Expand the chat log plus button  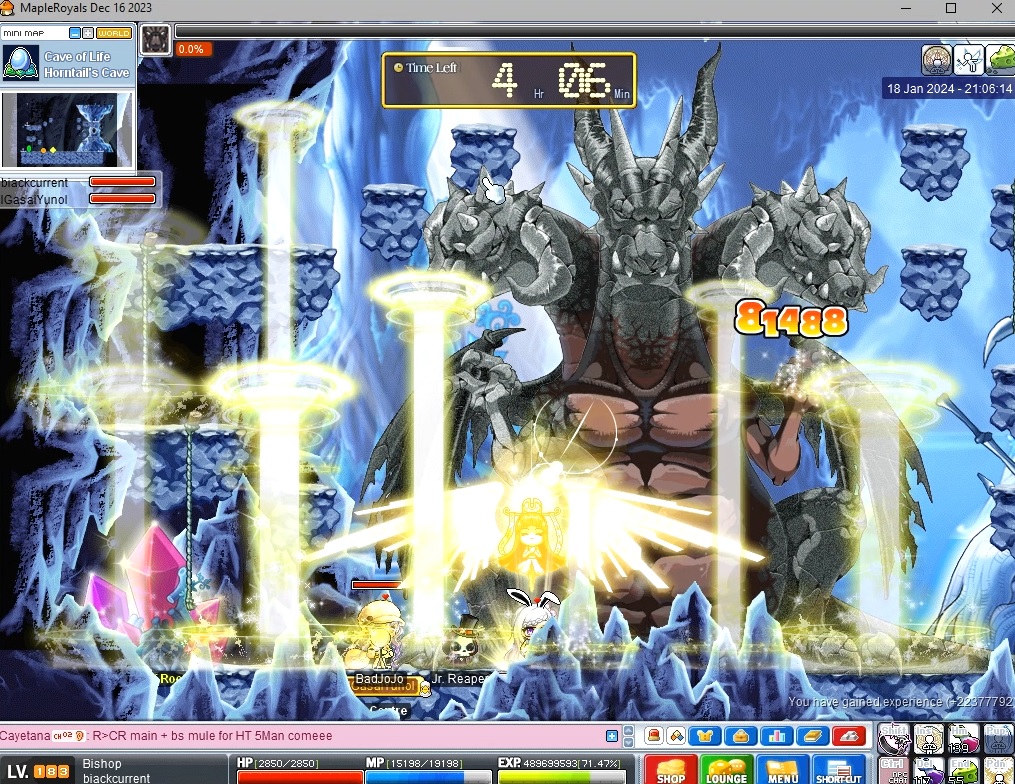click(612, 736)
